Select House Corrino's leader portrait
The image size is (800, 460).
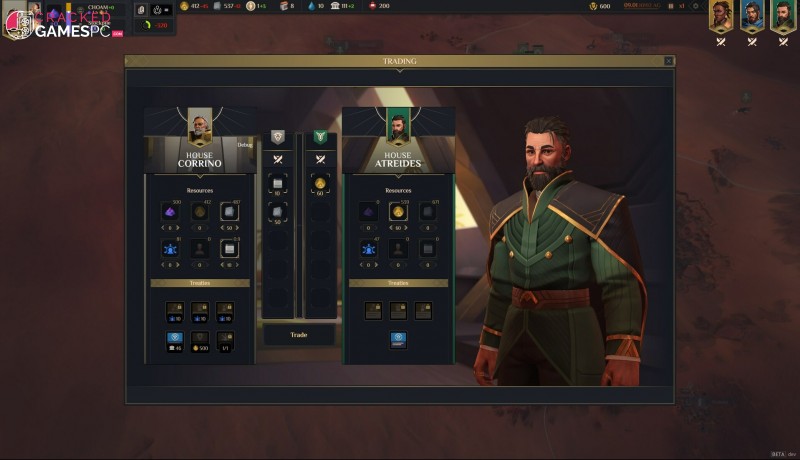click(200, 127)
